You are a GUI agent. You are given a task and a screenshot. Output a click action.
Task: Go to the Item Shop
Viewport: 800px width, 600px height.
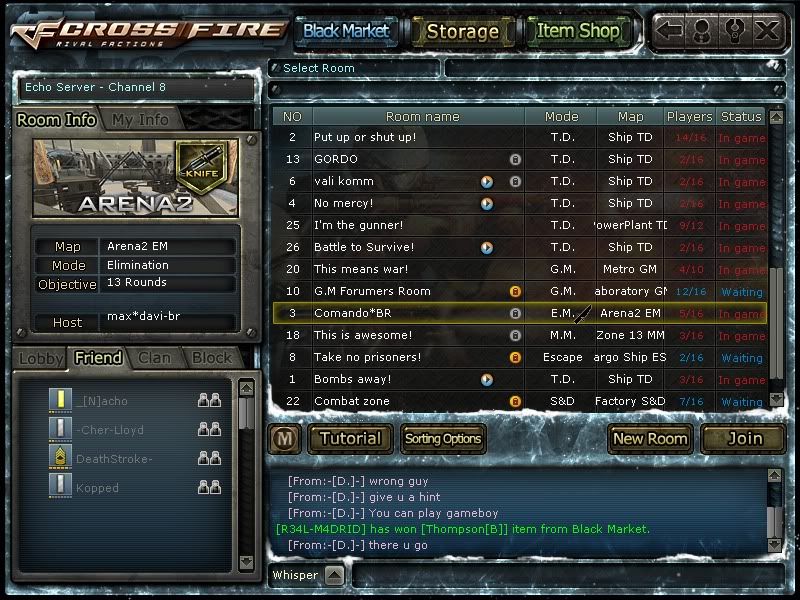578,31
